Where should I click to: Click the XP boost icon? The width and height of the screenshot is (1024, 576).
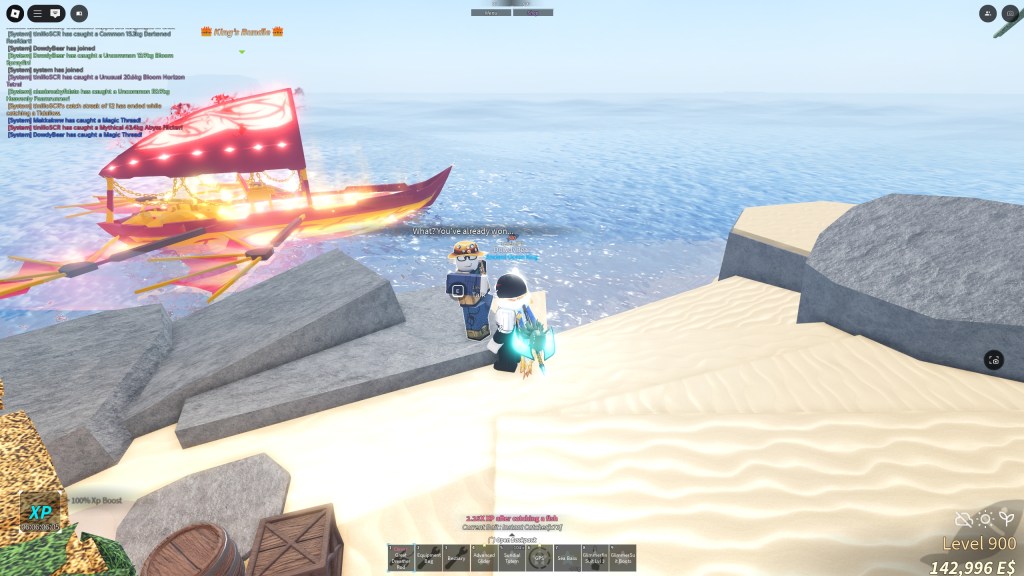[40, 511]
